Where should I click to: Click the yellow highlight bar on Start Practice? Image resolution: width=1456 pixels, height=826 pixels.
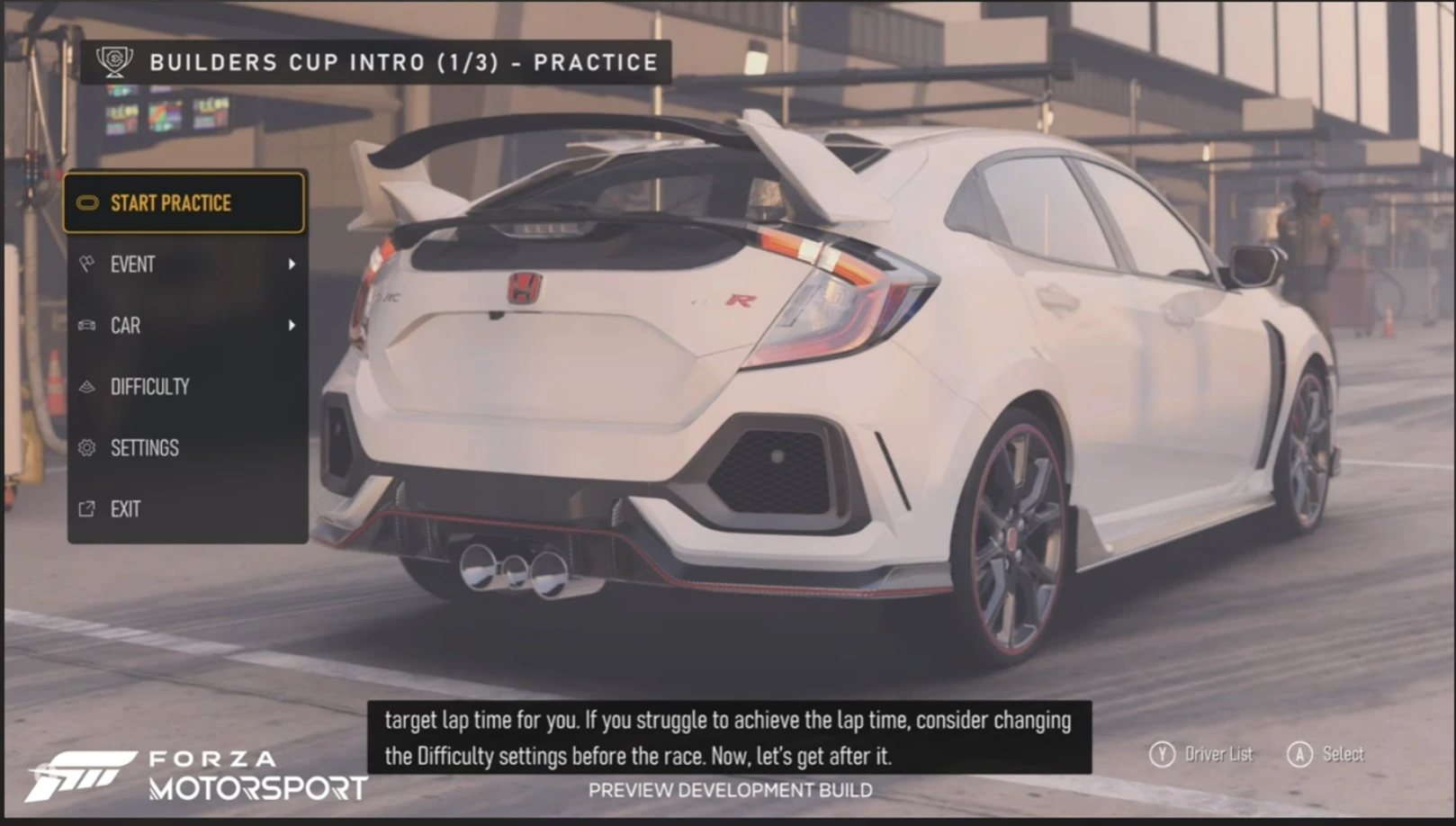(184, 203)
